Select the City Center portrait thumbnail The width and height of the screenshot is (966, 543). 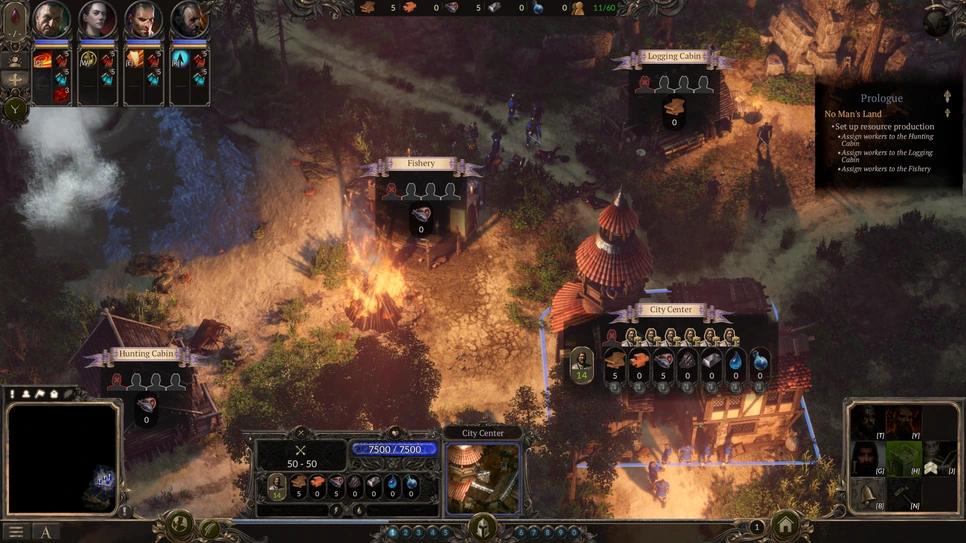[482, 478]
